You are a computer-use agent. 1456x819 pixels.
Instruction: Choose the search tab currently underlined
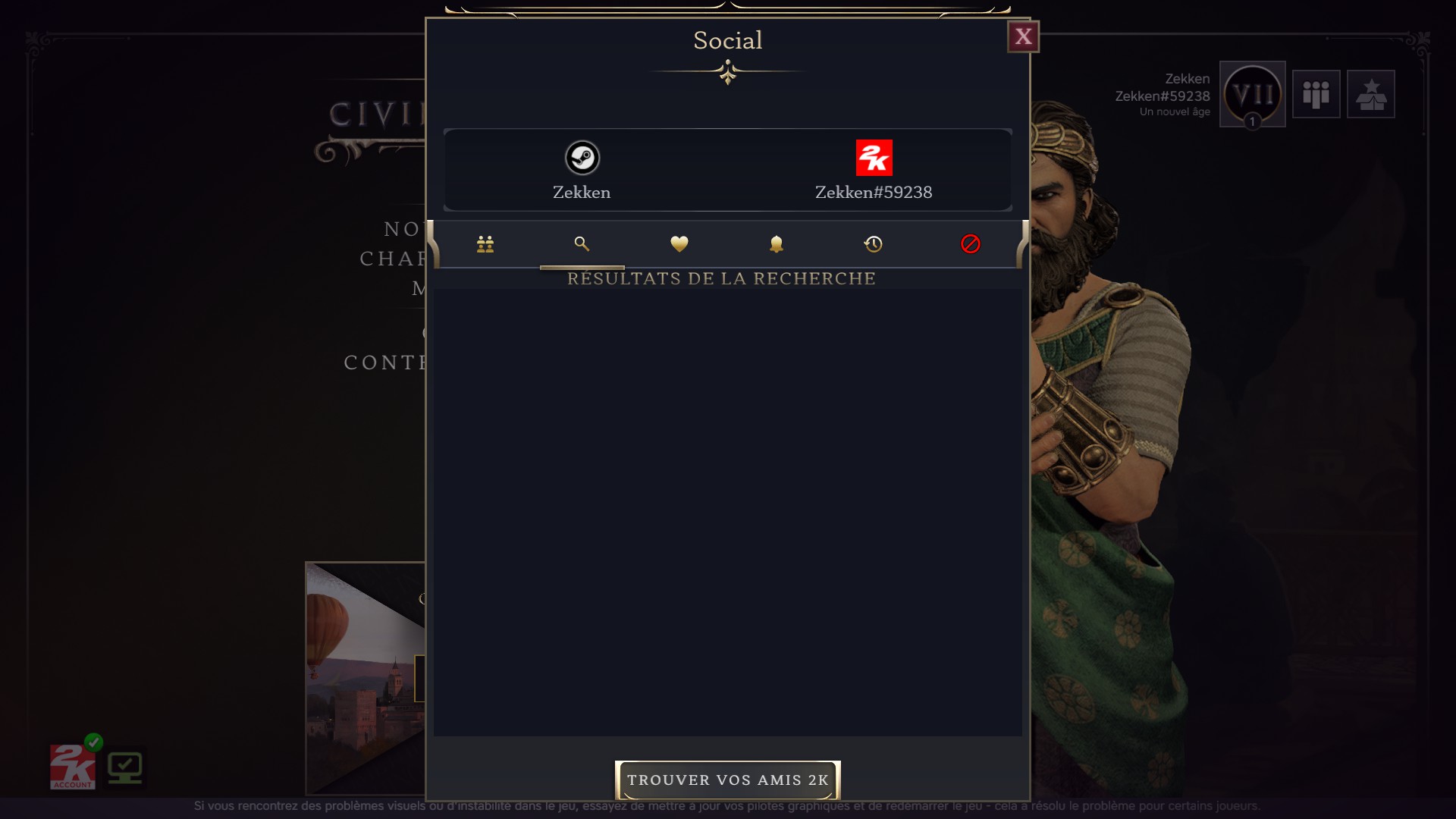(x=582, y=244)
